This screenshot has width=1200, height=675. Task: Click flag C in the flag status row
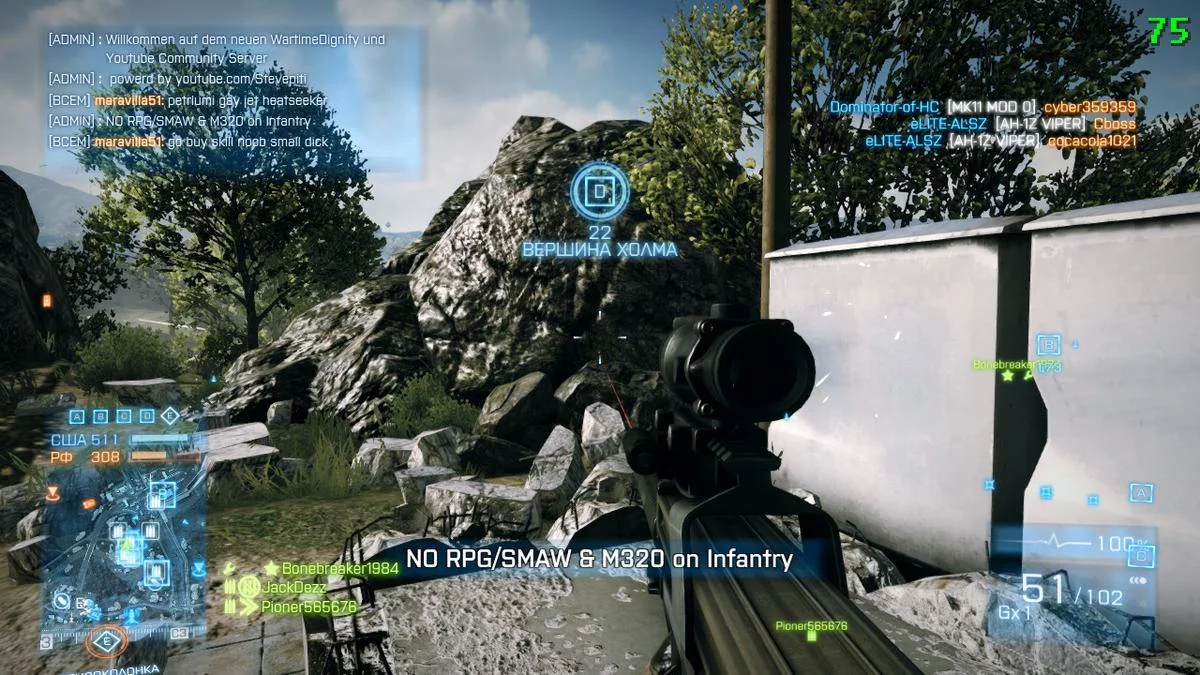point(124,416)
